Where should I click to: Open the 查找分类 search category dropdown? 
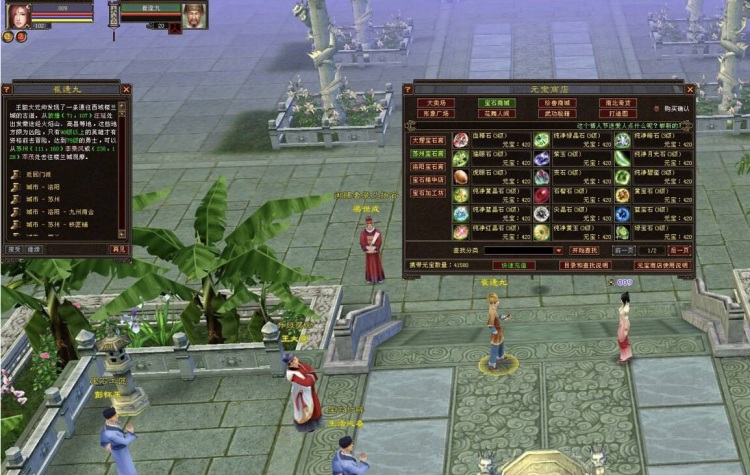pyautogui.click(x=557, y=250)
